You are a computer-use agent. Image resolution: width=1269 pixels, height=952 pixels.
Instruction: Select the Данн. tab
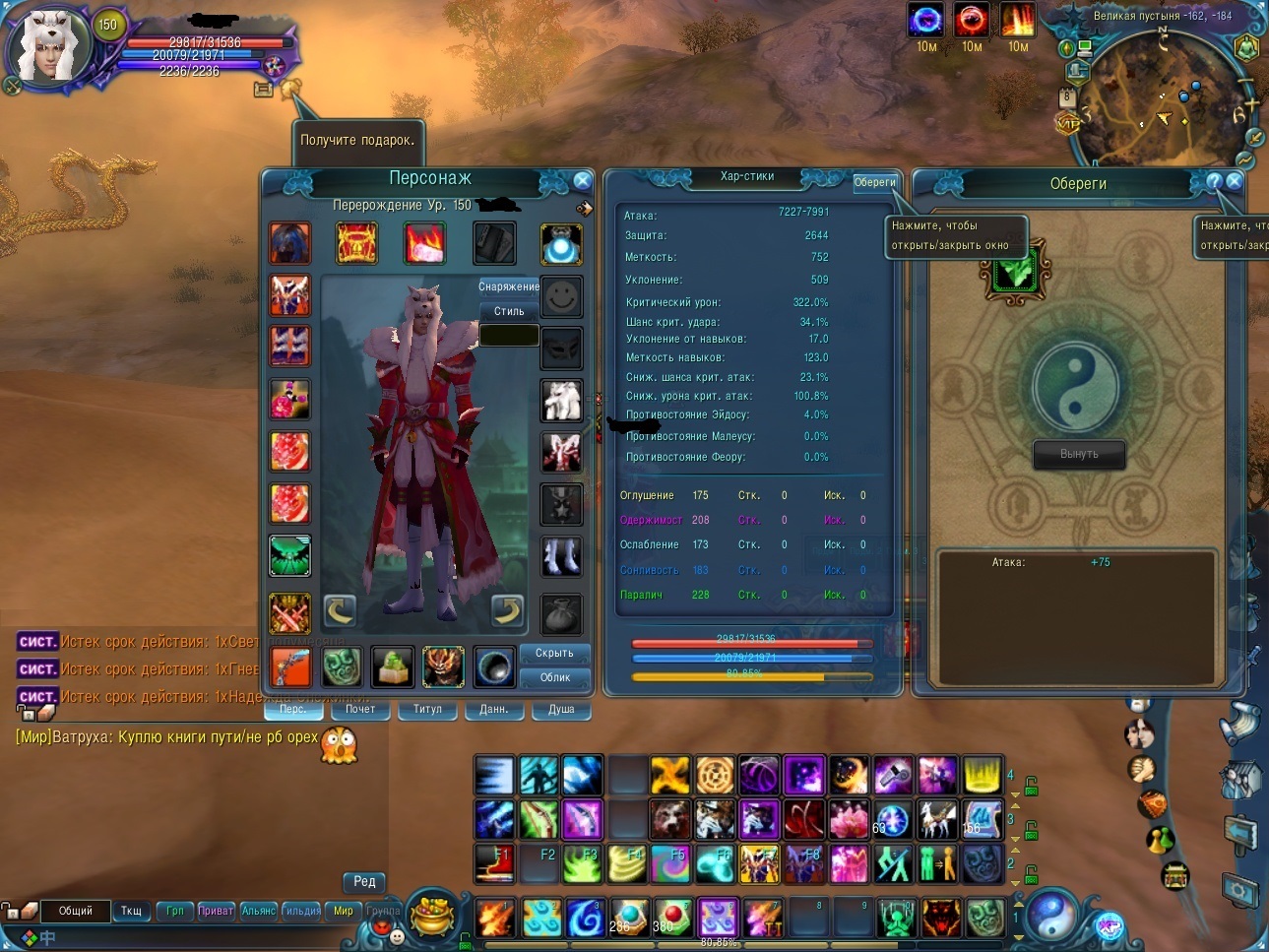(x=493, y=709)
